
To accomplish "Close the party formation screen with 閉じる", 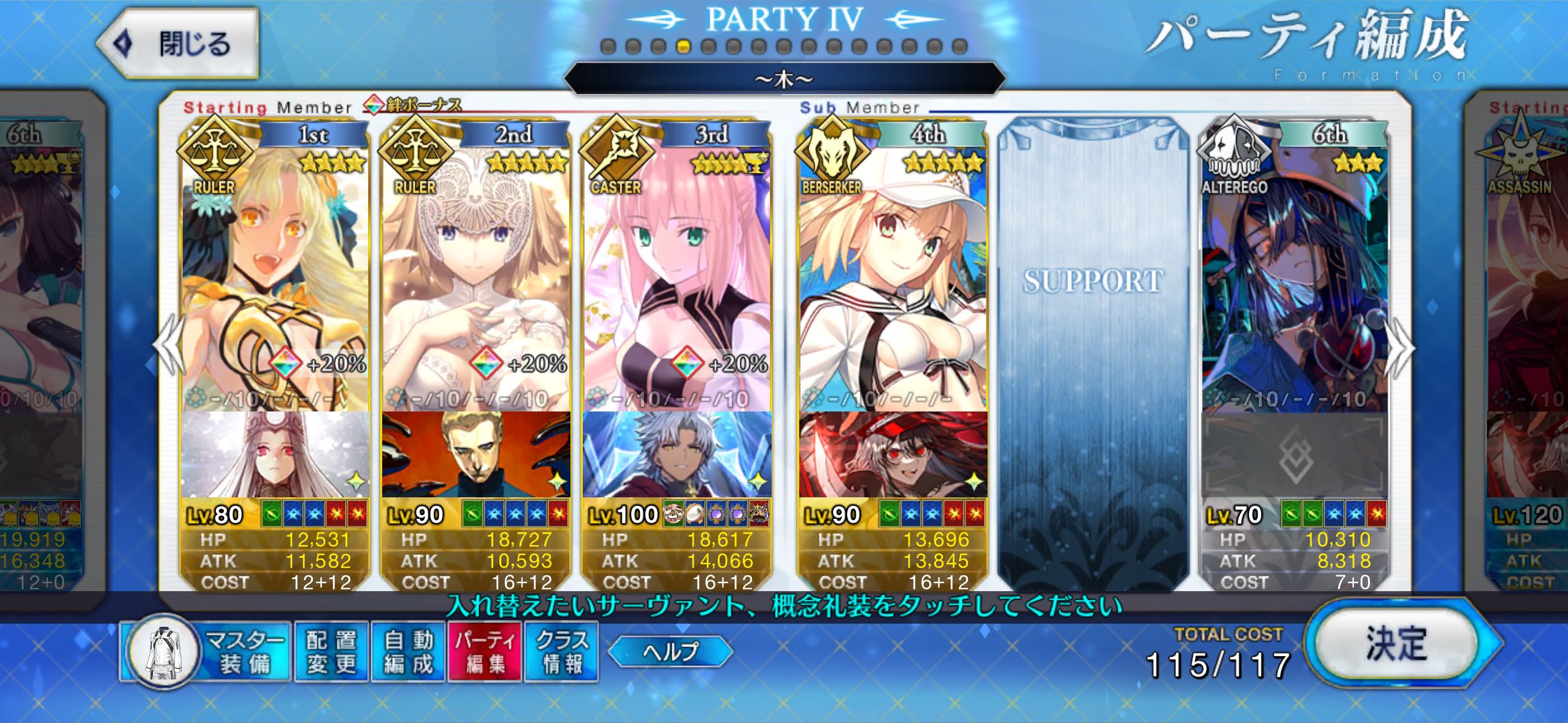I will pos(178,44).
